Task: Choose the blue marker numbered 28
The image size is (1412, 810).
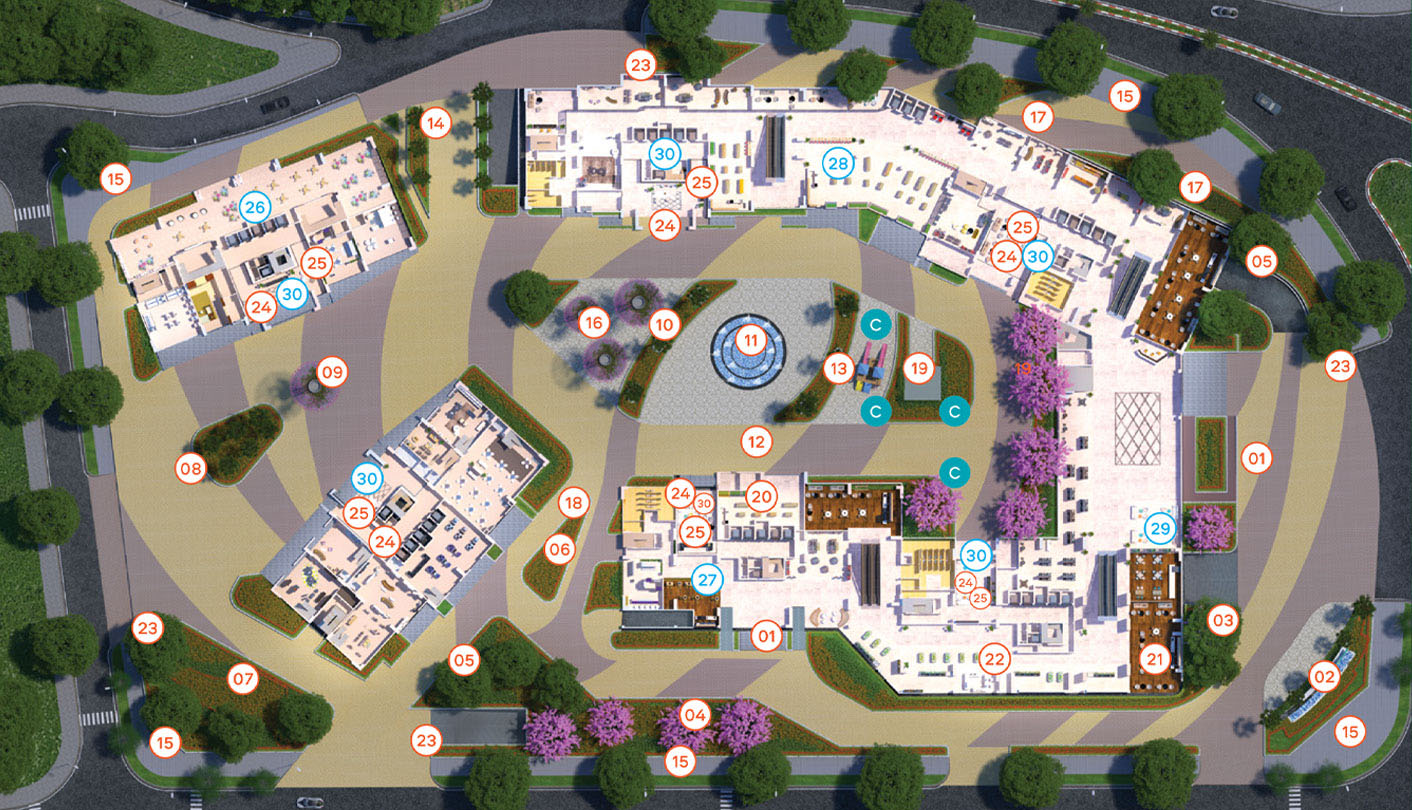Action: click(837, 162)
